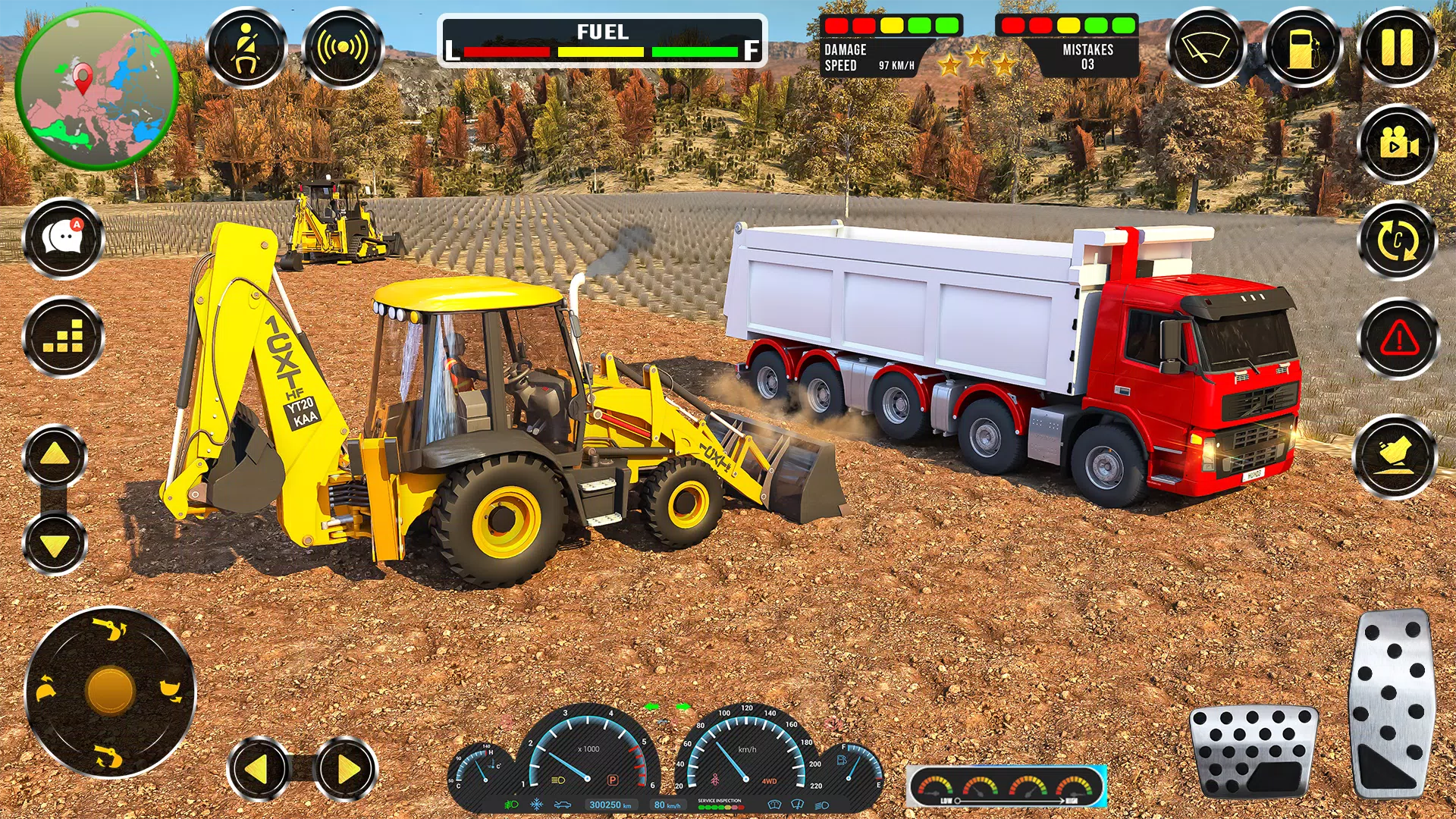Turn on the windshield wipers
The image size is (1456, 819).
[x=1206, y=48]
